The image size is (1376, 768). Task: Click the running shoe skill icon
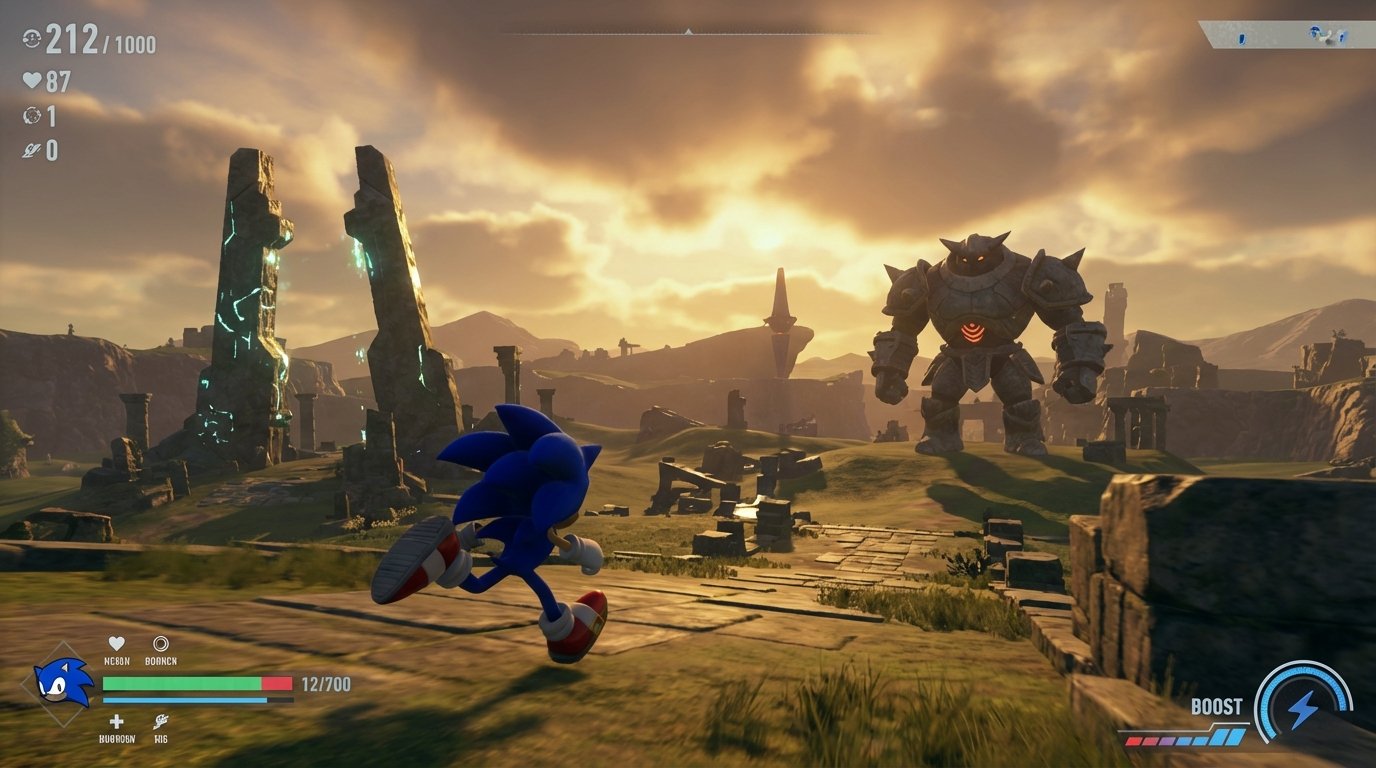tap(159, 721)
